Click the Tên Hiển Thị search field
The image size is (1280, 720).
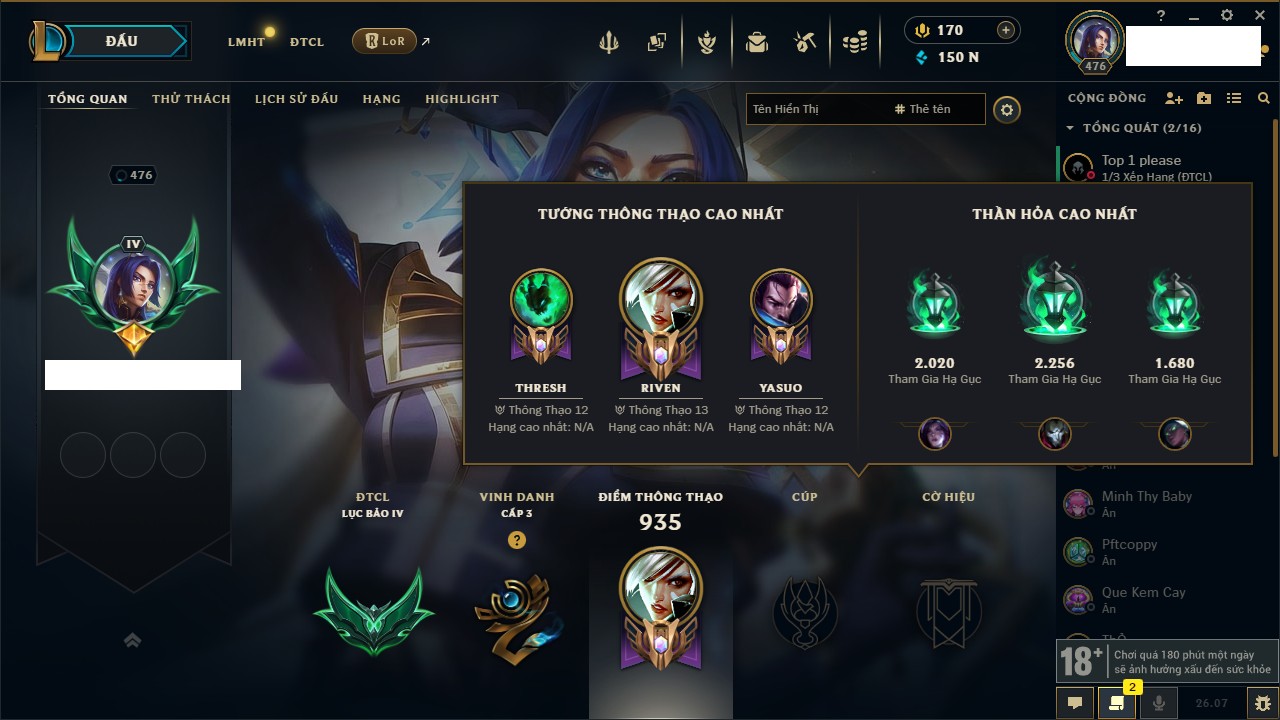[x=815, y=109]
